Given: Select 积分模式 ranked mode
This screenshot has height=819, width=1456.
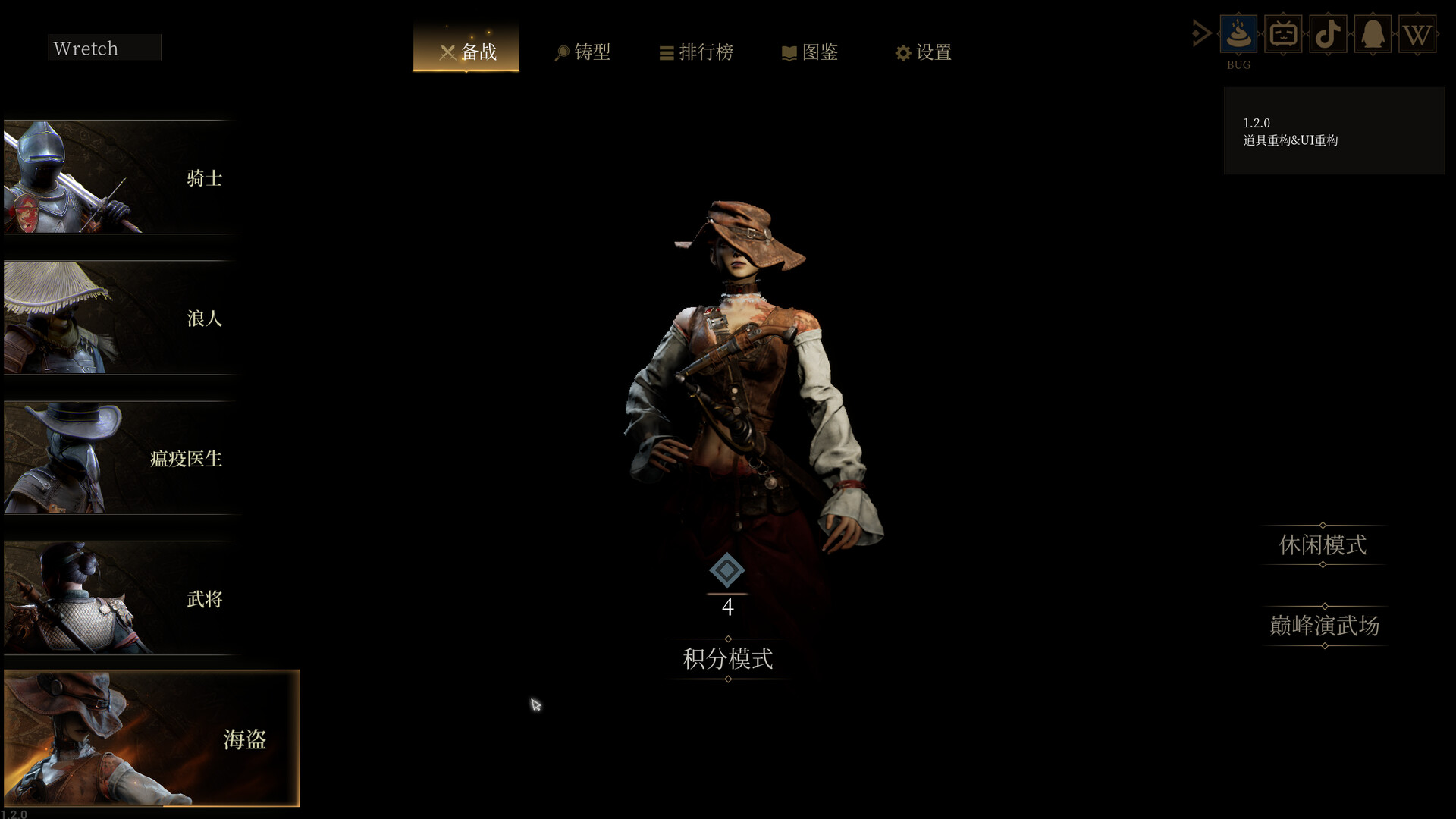Looking at the screenshot, I should click(x=727, y=659).
